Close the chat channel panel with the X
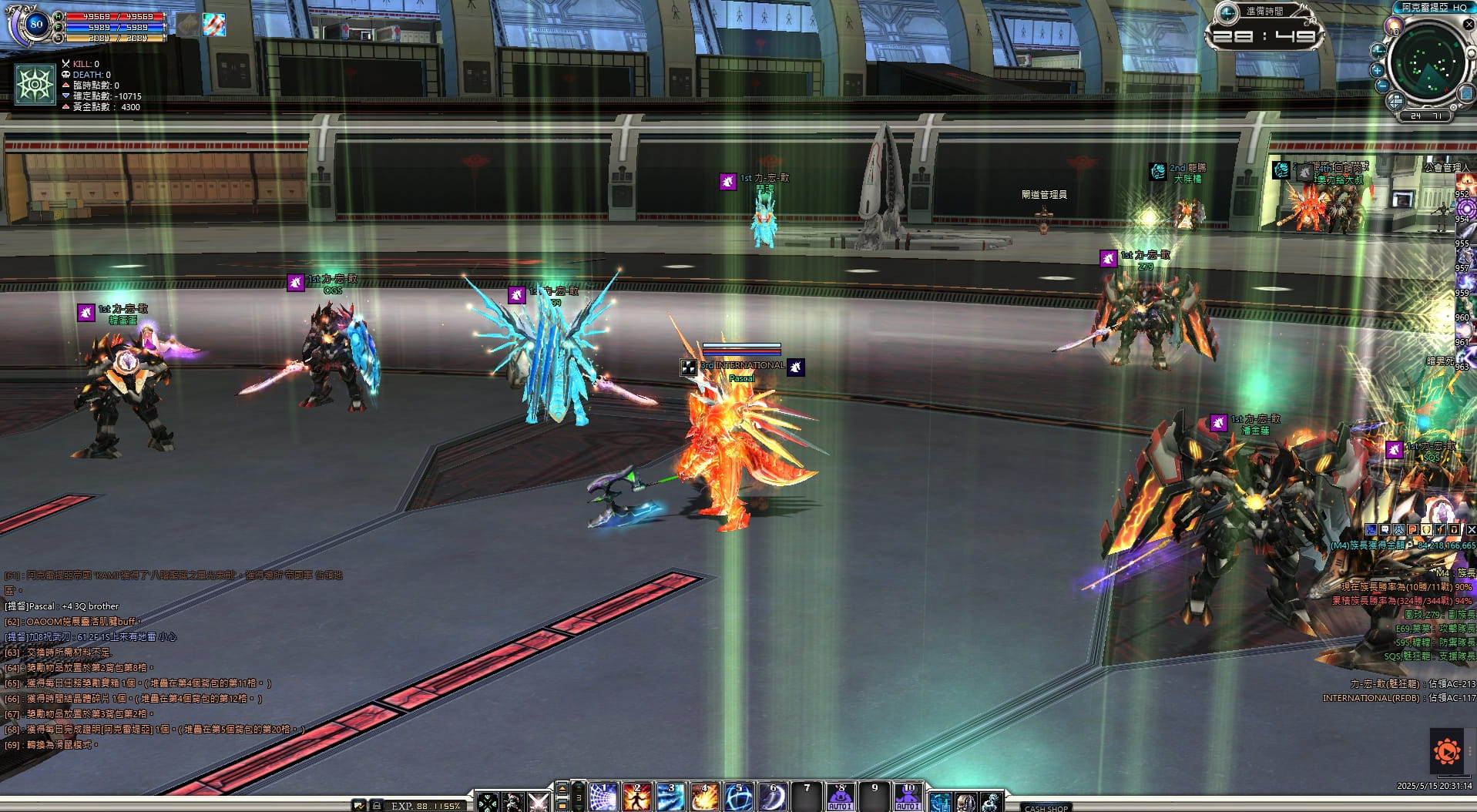Viewport: 1477px width, 812px height. point(1471,530)
